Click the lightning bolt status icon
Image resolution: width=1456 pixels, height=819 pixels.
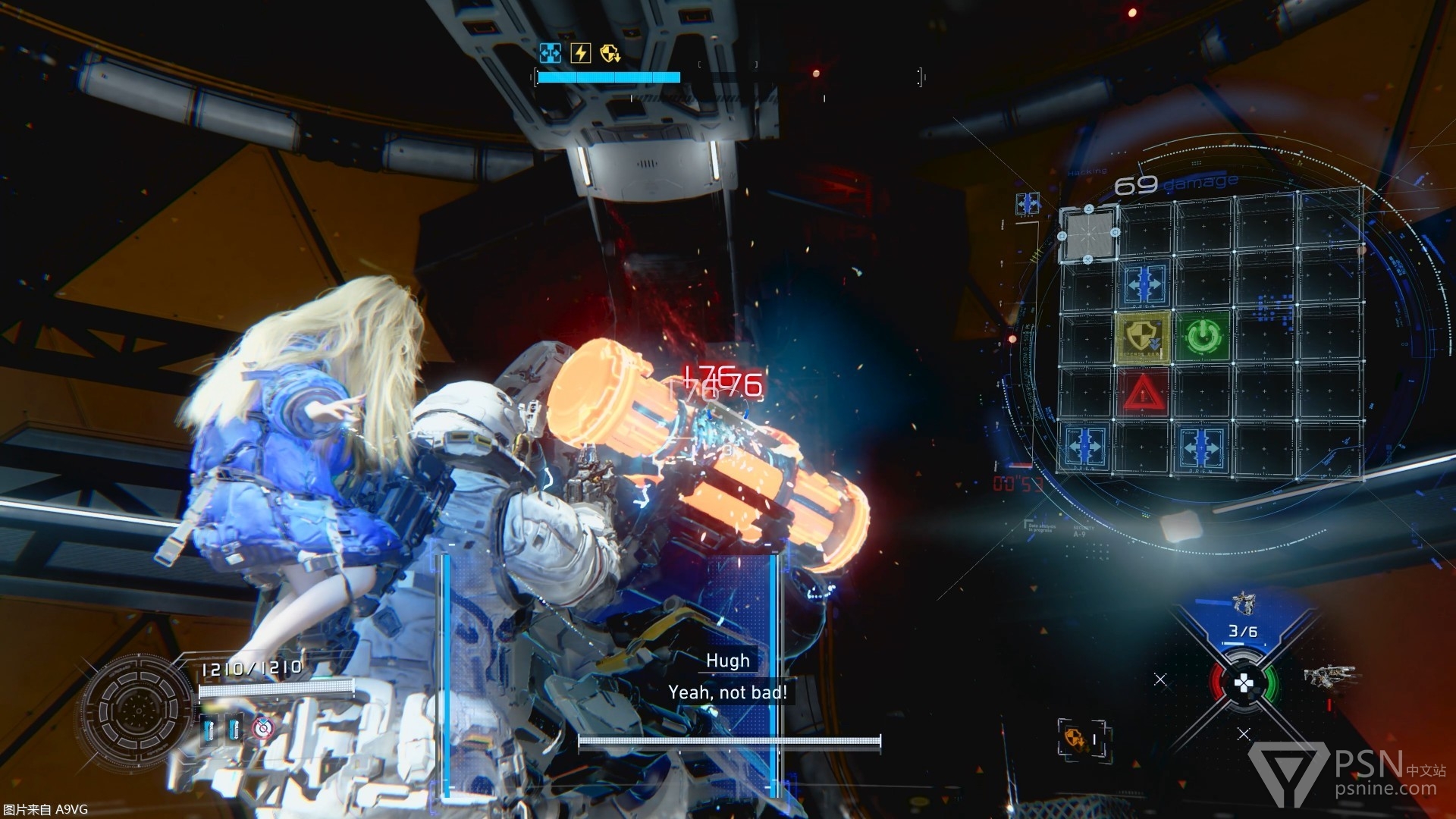[580, 52]
